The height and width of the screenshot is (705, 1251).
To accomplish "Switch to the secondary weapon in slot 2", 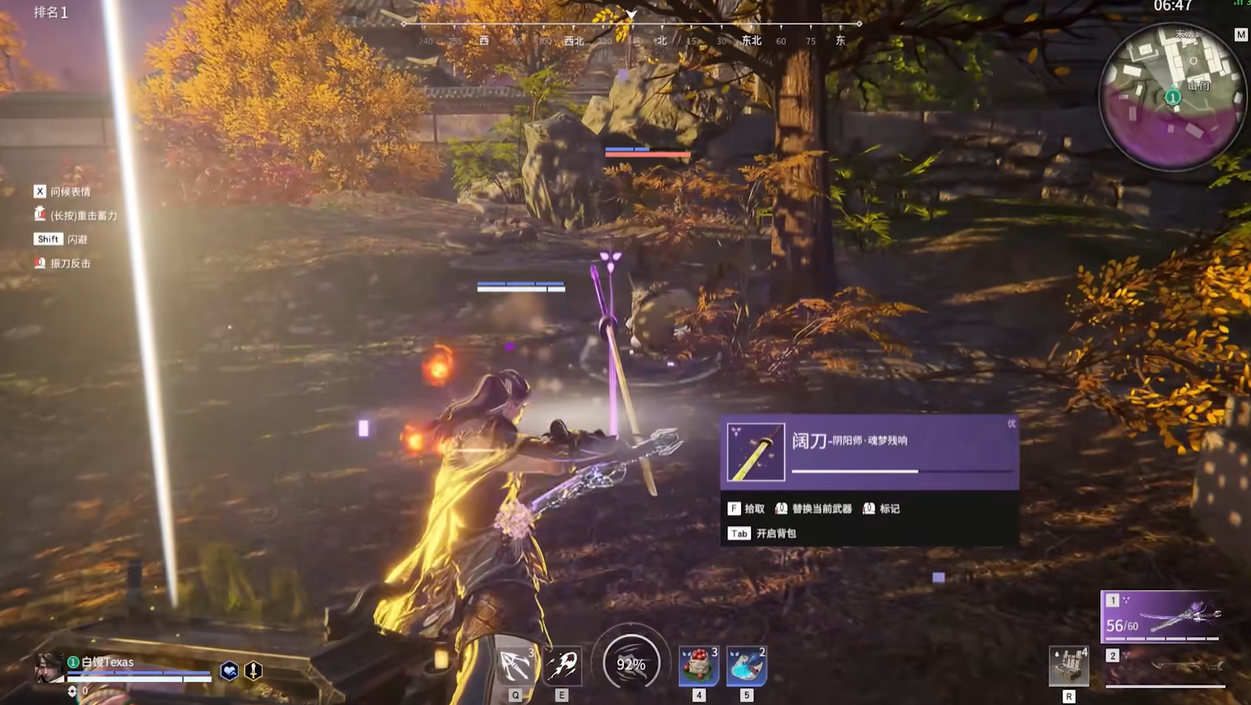I will 1165,666.
